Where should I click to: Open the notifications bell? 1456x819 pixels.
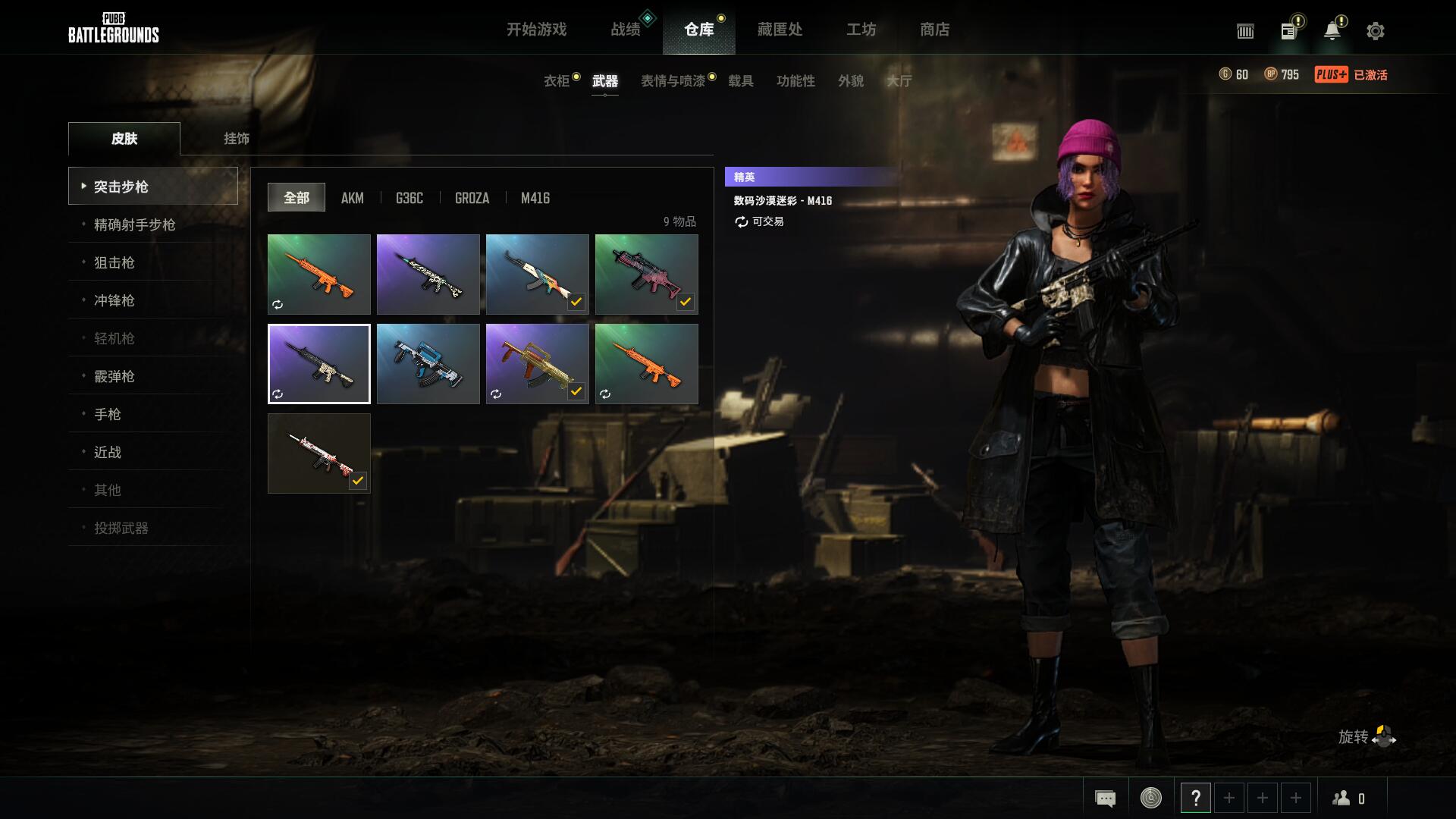tap(1333, 31)
